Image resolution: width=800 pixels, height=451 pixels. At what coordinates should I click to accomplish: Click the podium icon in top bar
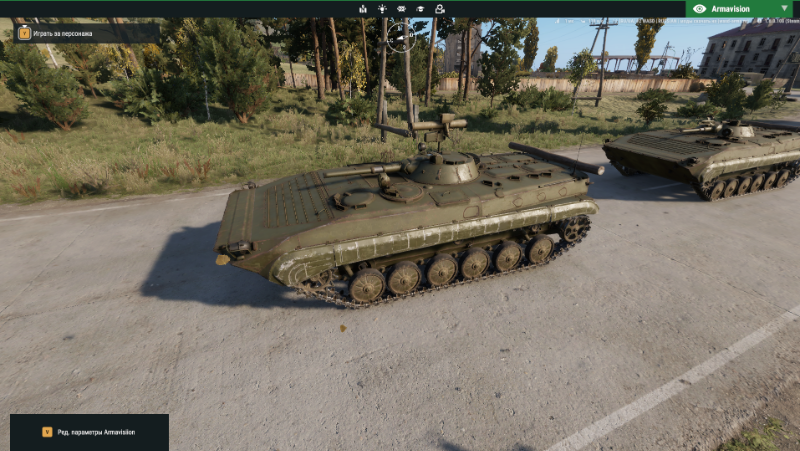tap(363, 8)
